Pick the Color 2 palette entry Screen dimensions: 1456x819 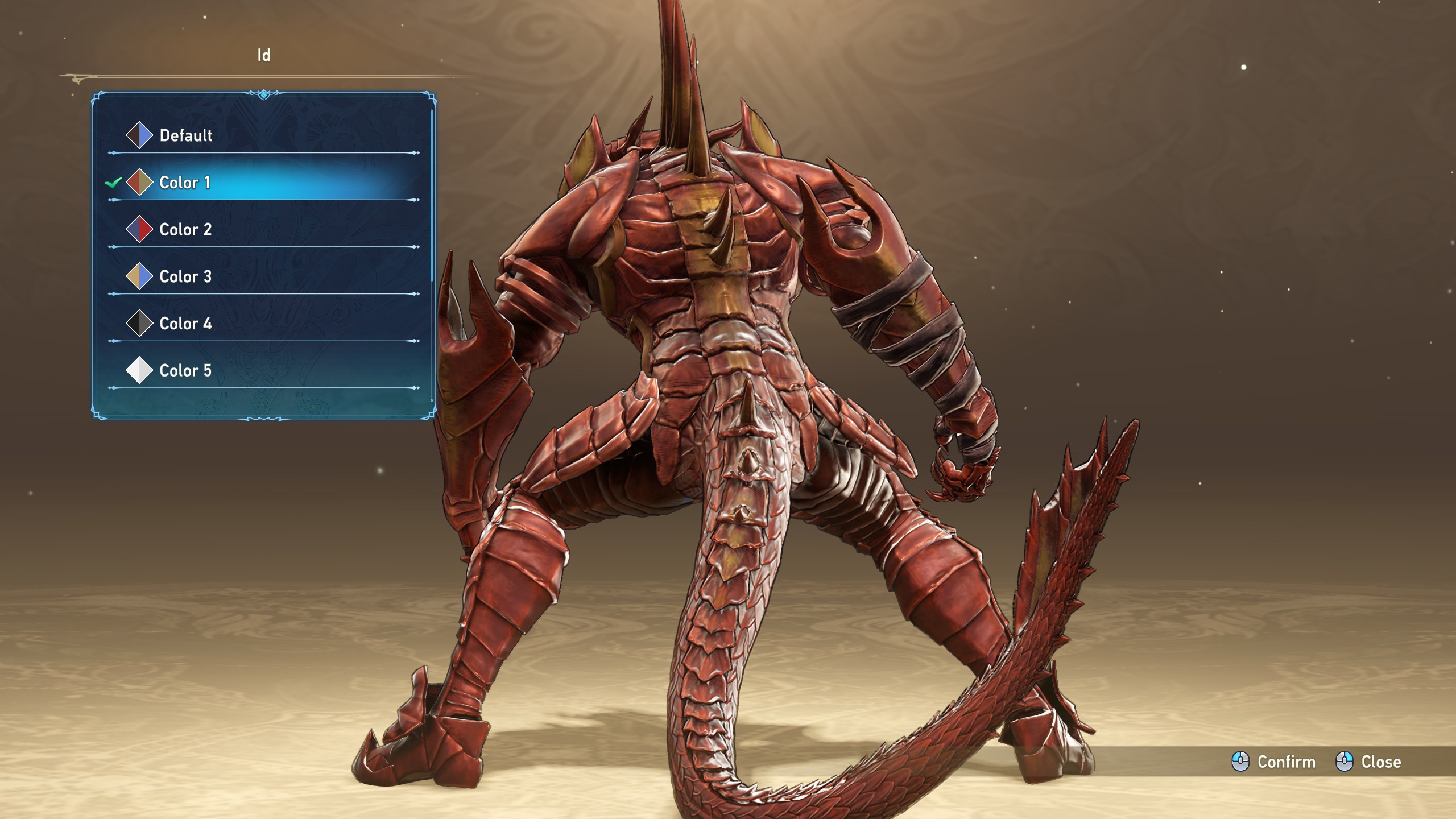point(185,230)
